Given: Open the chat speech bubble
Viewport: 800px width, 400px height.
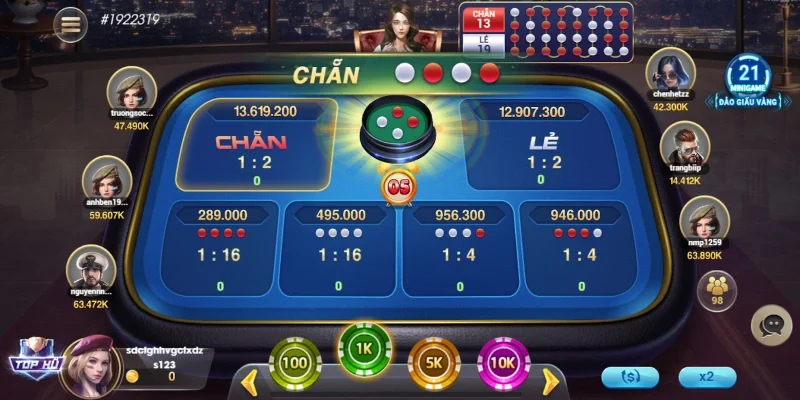Looking at the screenshot, I should tap(771, 324).
